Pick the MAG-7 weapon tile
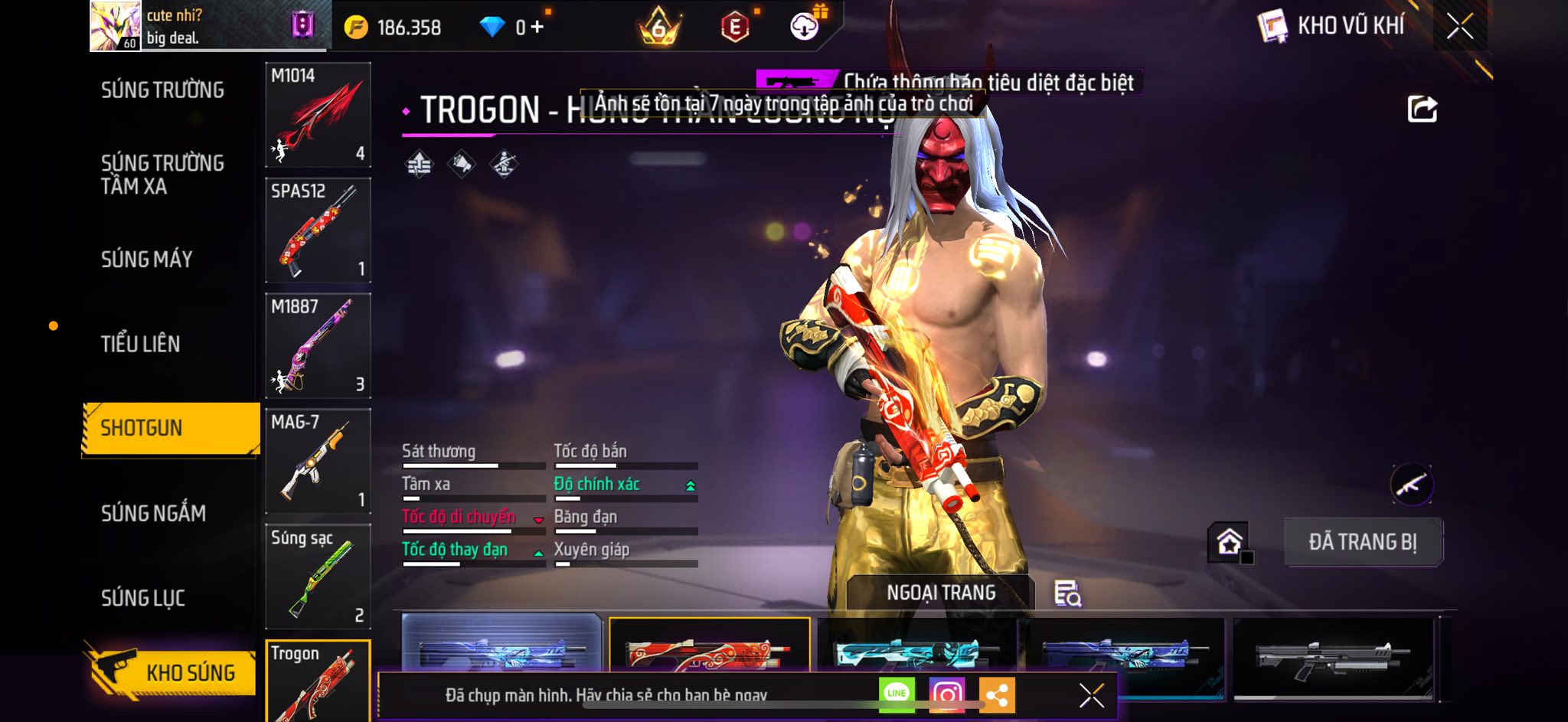This screenshot has width=1568, height=722. [x=318, y=462]
